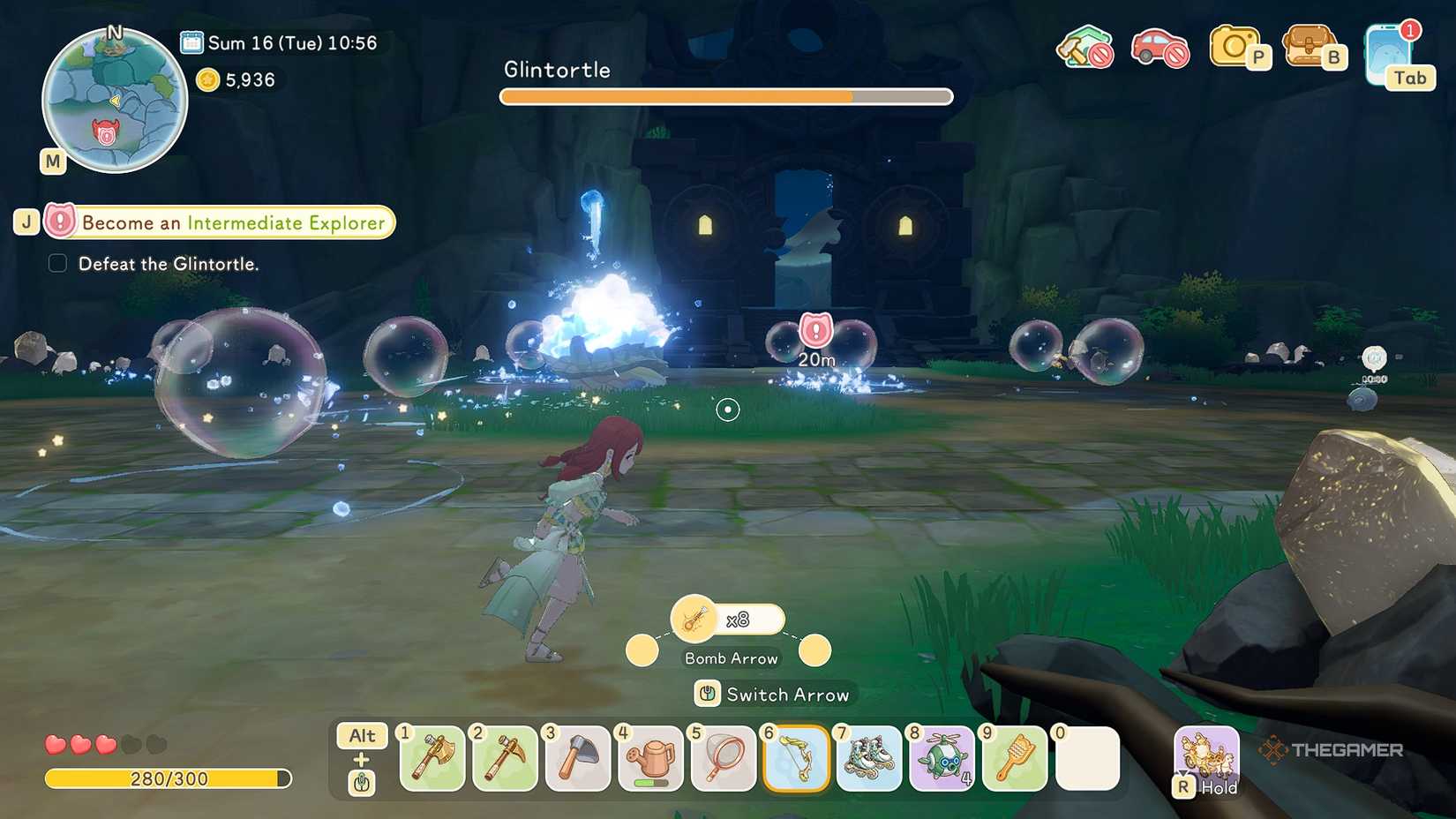
Task: Select the bug net in slot 5
Action: coord(723,759)
